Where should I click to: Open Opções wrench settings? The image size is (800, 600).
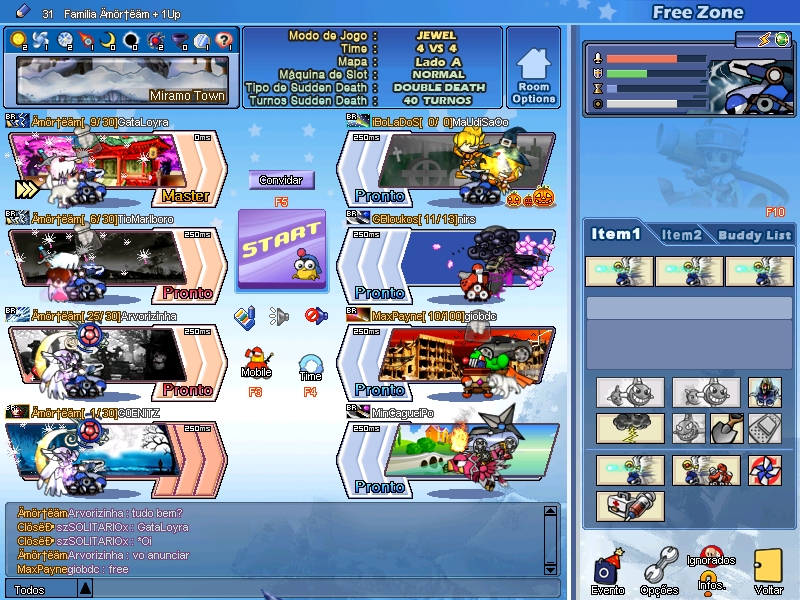pyautogui.click(x=659, y=569)
